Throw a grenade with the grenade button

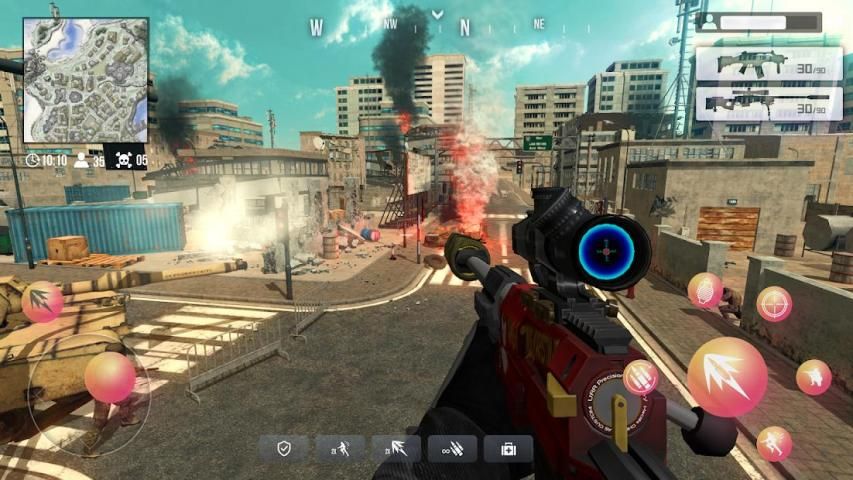[x=705, y=290]
